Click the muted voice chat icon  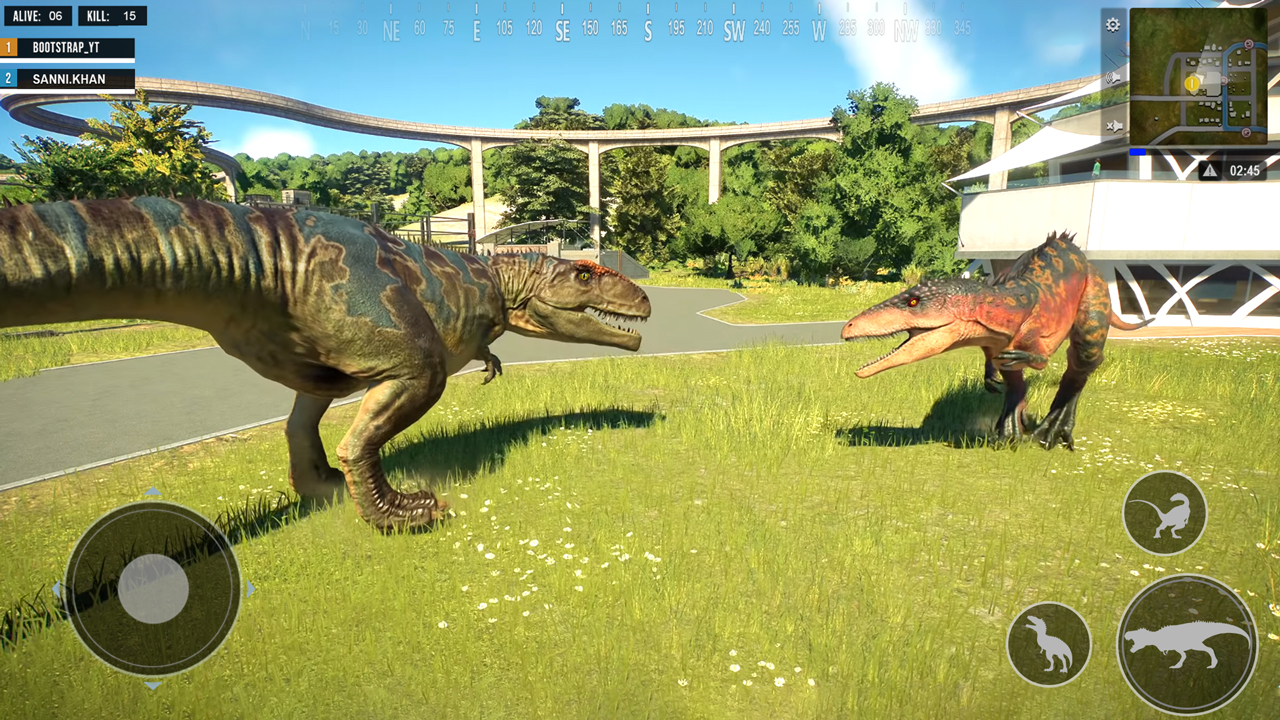click(1116, 125)
